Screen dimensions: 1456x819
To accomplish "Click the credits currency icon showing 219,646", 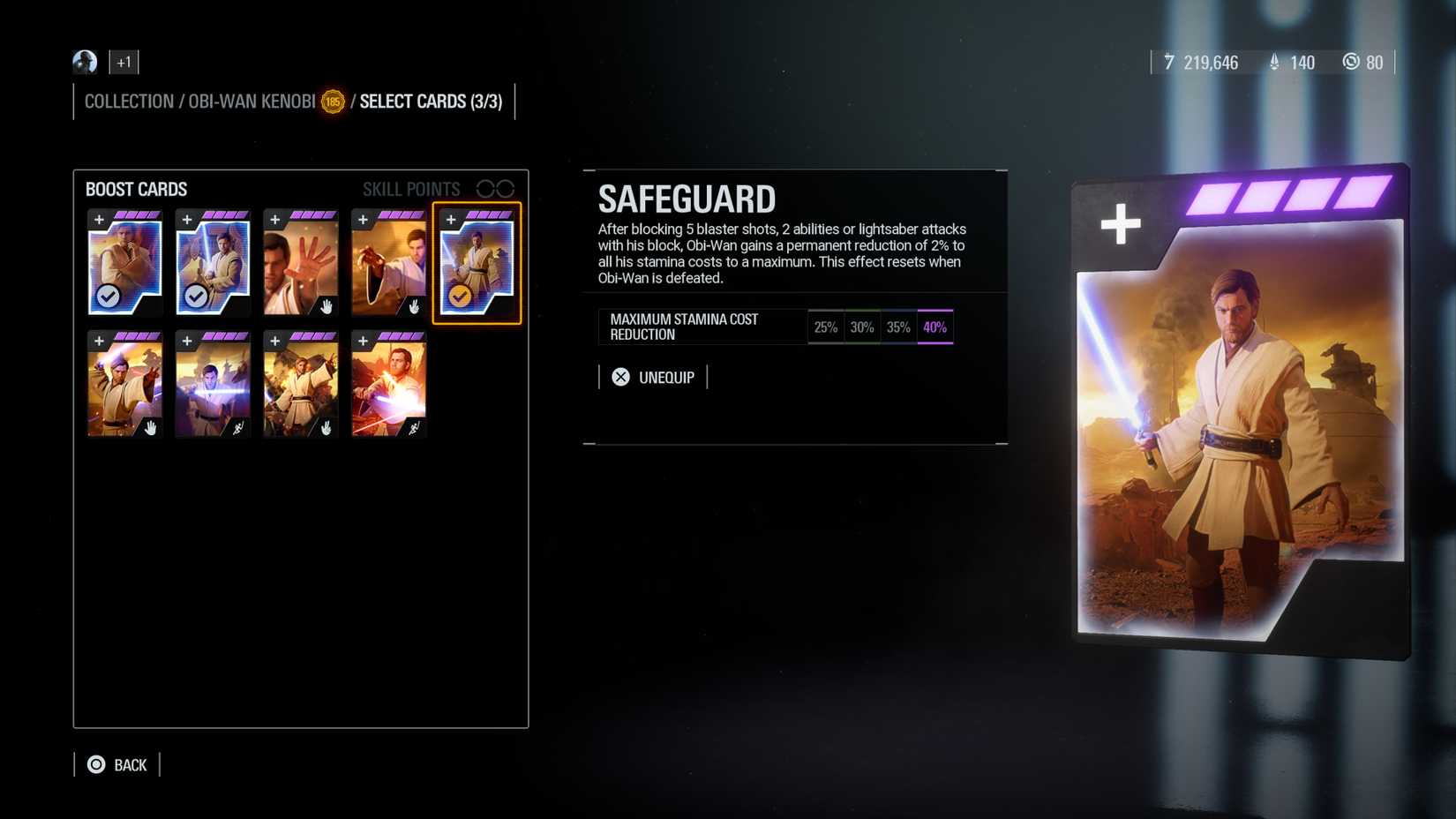I will tap(1171, 62).
